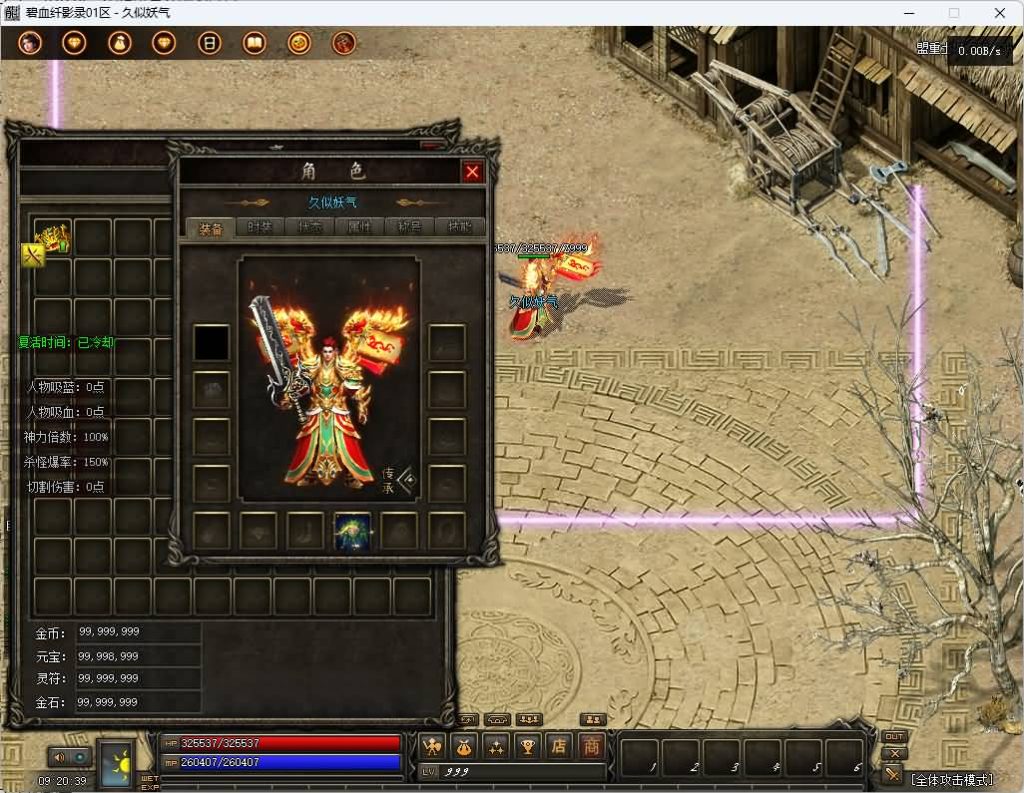Open the 传承 inheritance button
Viewport: 1024px width, 793px height.
pyautogui.click(x=398, y=481)
